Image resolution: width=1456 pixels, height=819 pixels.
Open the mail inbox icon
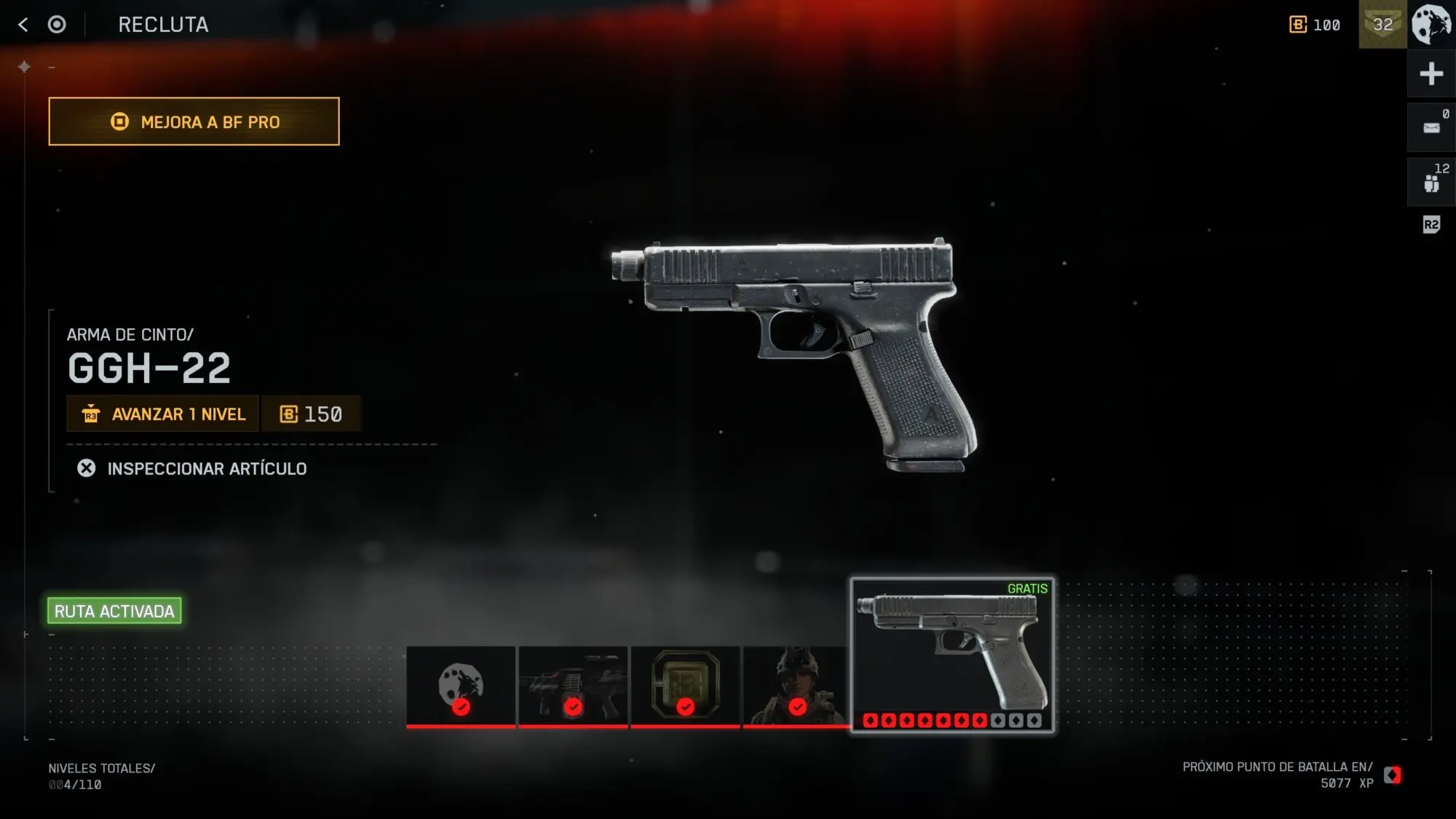tap(1431, 127)
